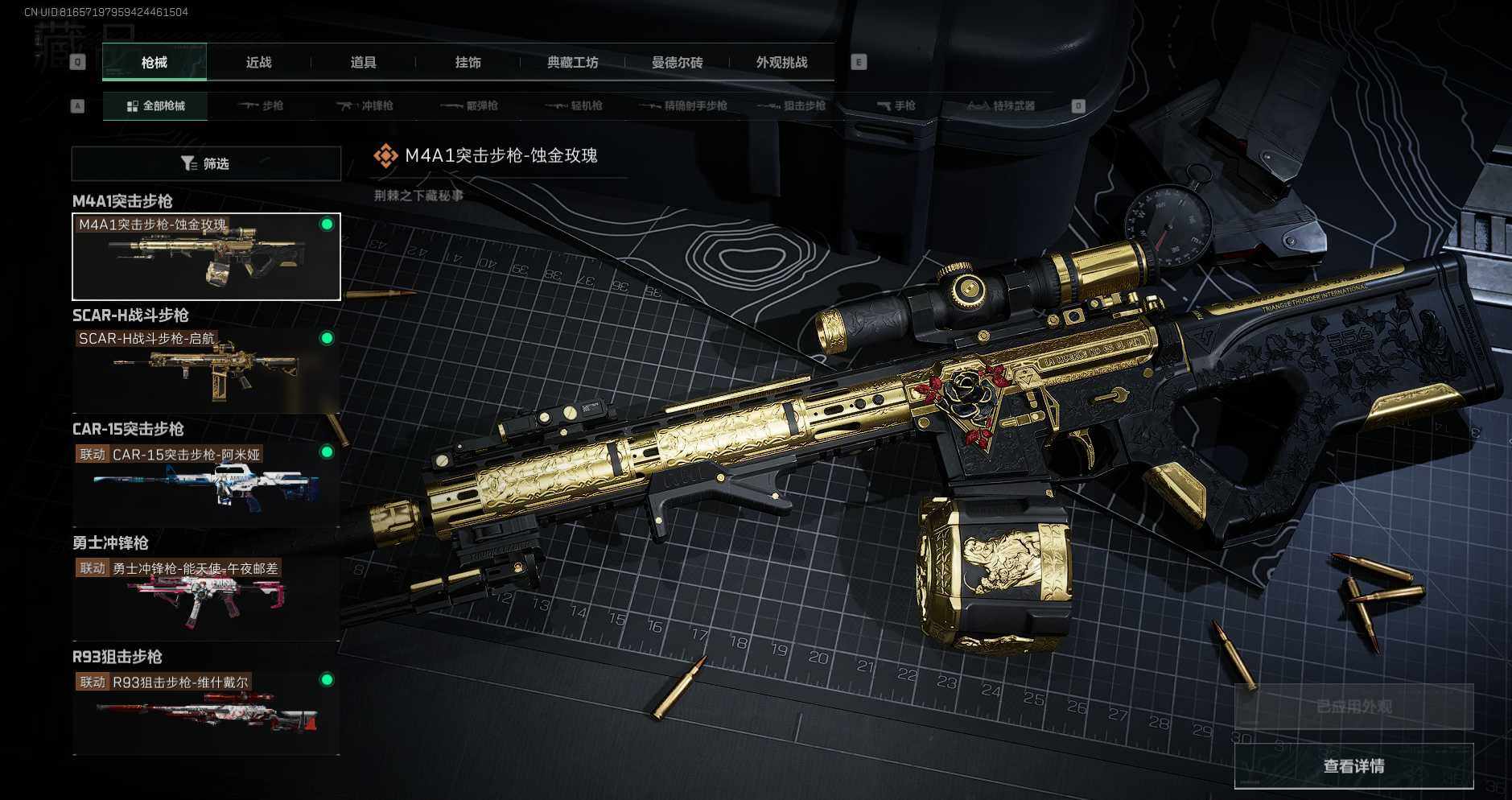Viewport: 1512px width, 800px height.
Task: Select the 挂饰 charms tab
Action: coord(468,63)
